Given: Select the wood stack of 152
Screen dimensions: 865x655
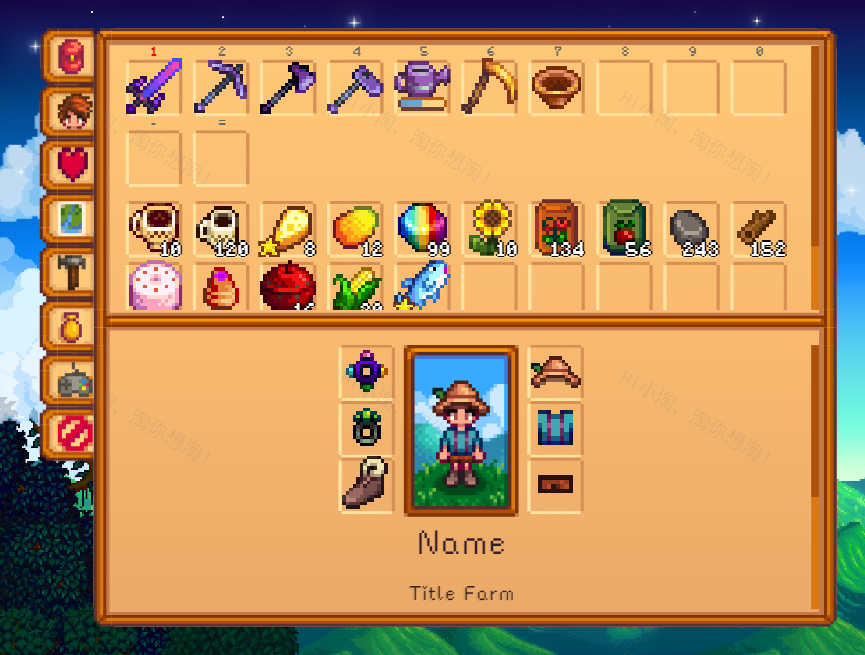Looking at the screenshot, I should tap(758, 228).
